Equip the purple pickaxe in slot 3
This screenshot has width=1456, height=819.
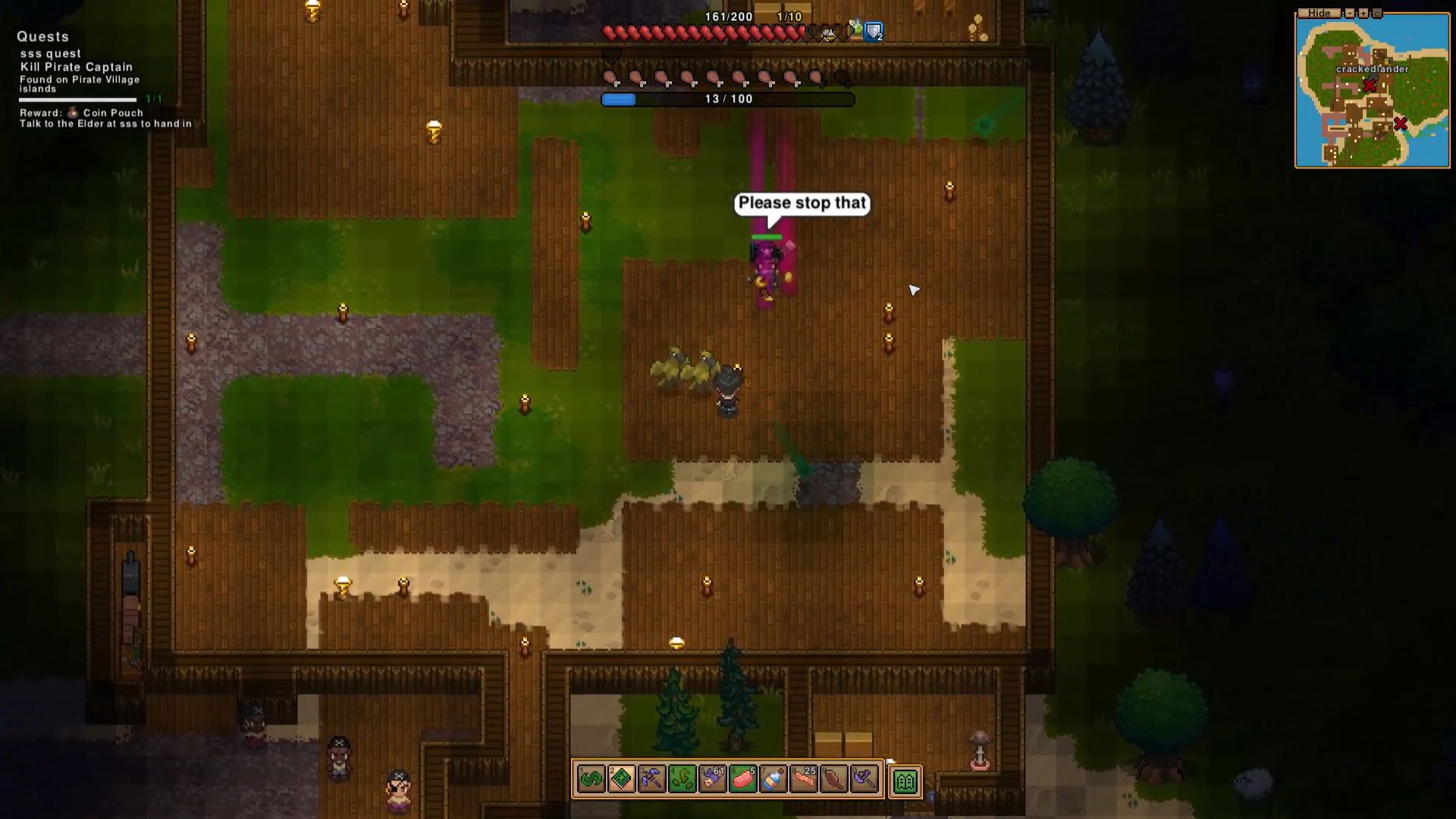[652, 779]
